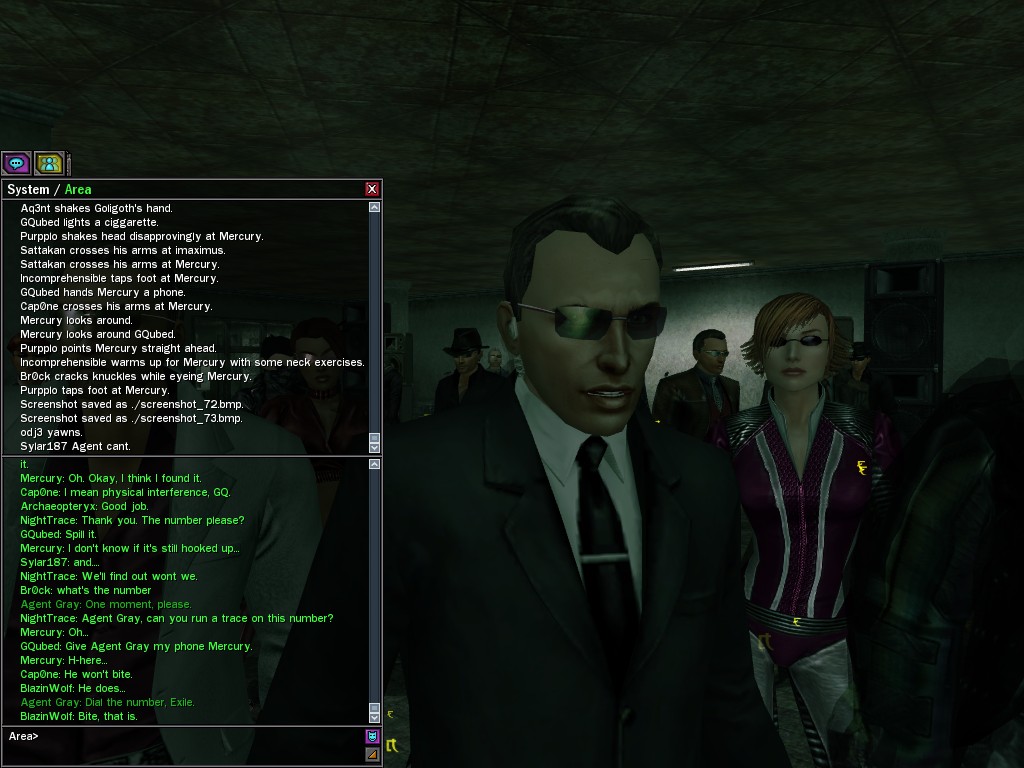
Task: Close the System / Area chat window
Action: click(x=372, y=189)
